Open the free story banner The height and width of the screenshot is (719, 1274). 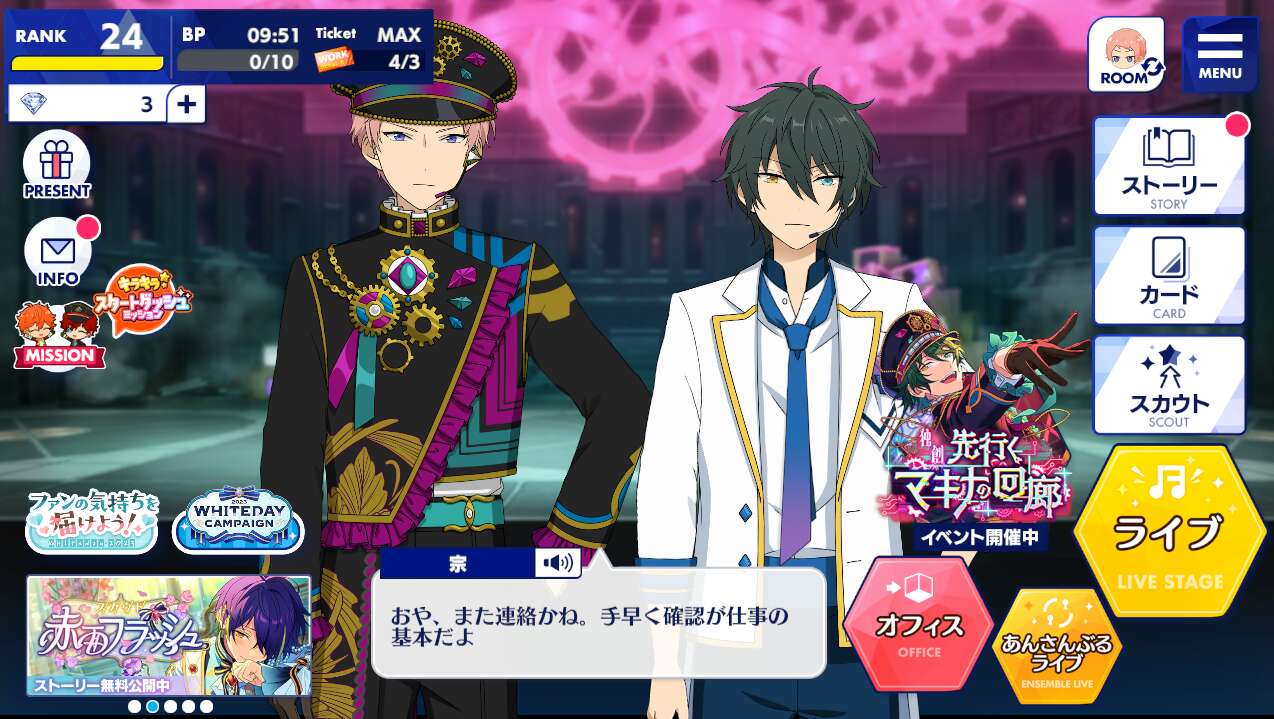168,635
